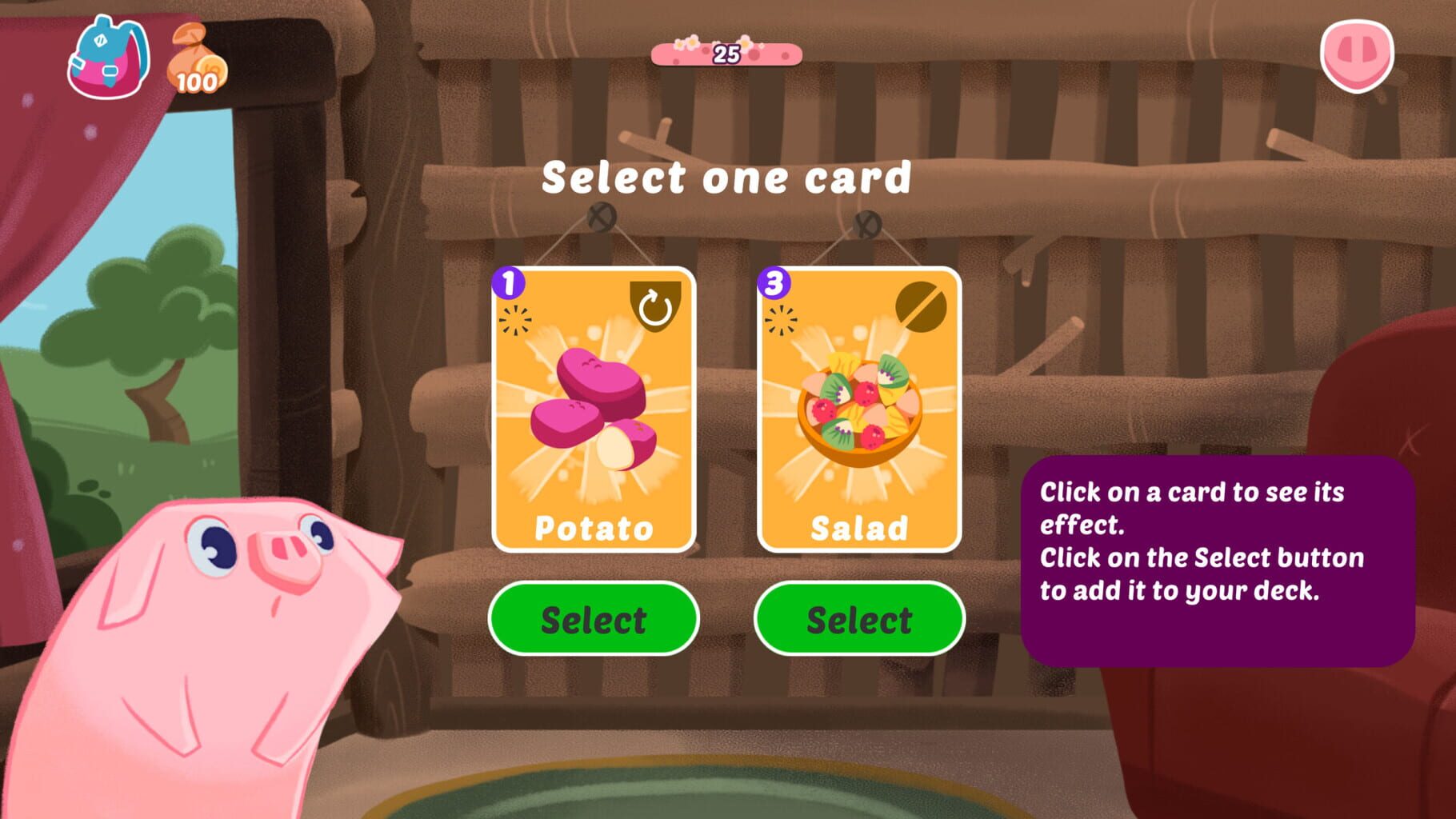Image resolution: width=1456 pixels, height=819 pixels.
Task: Click the pink pig nose icon
Action: (x=1358, y=56)
